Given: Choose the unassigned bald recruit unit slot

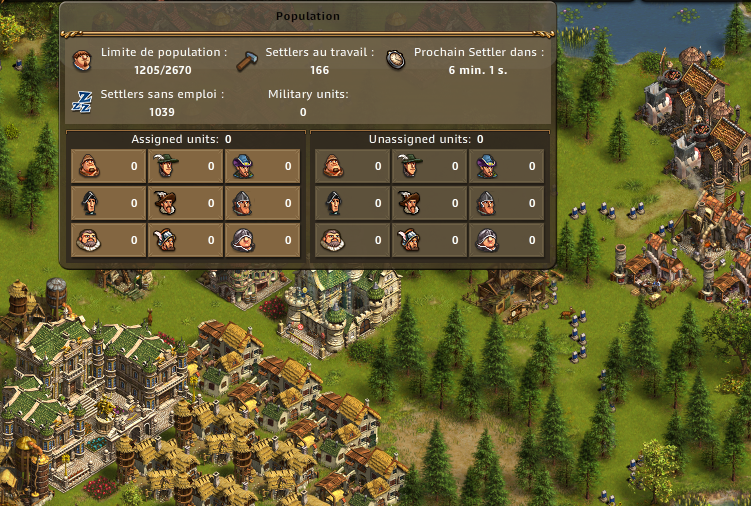Looking at the screenshot, I should pyautogui.click(x=350, y=166).
